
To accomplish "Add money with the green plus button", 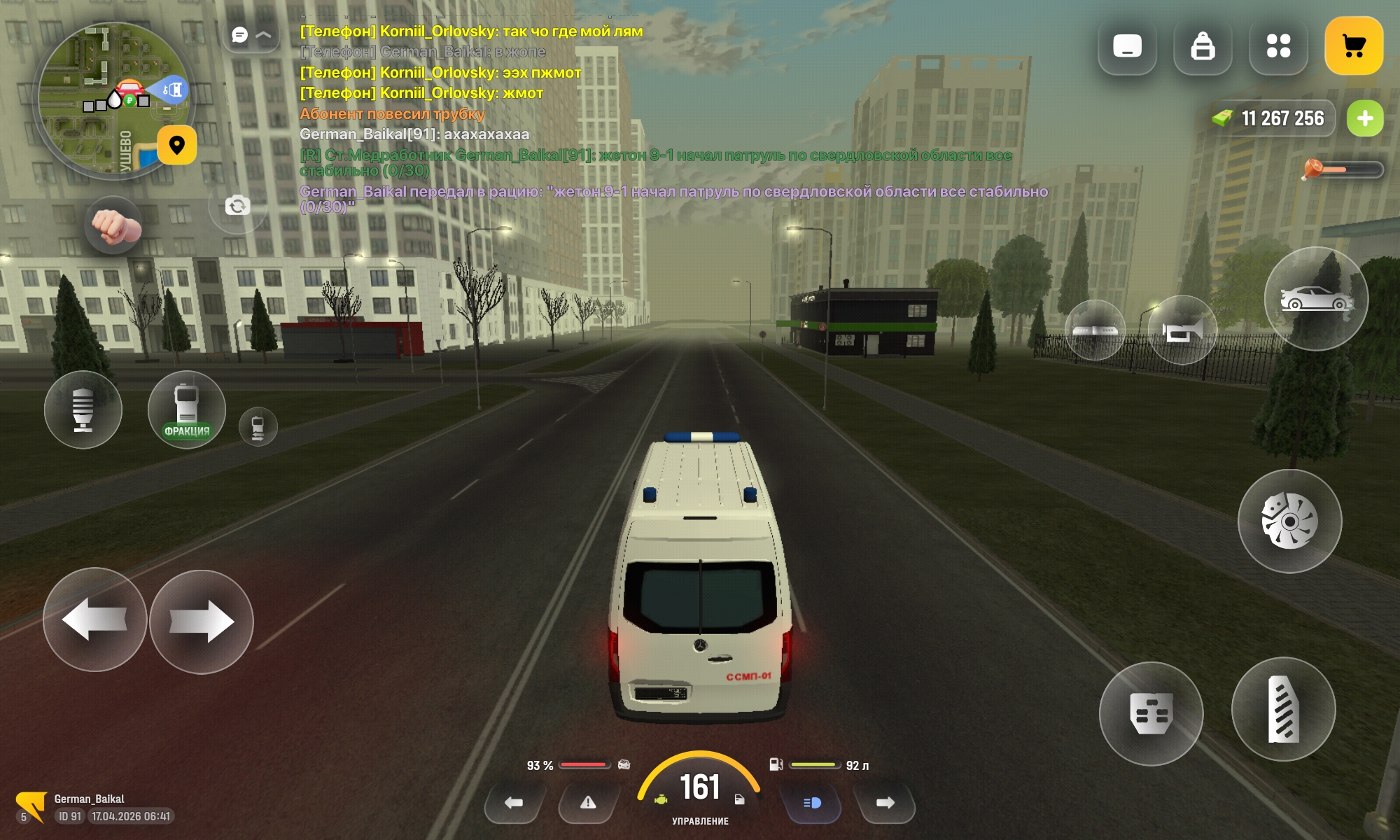I will click(1365, 119).
